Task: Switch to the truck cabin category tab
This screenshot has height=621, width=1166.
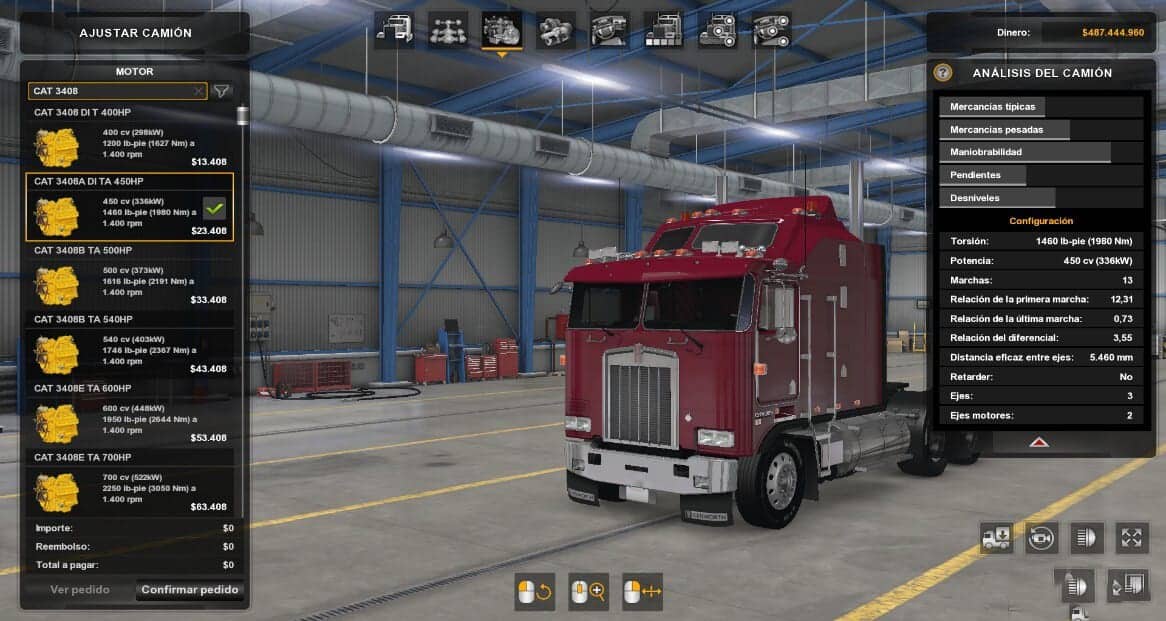Action: point(395,30)
